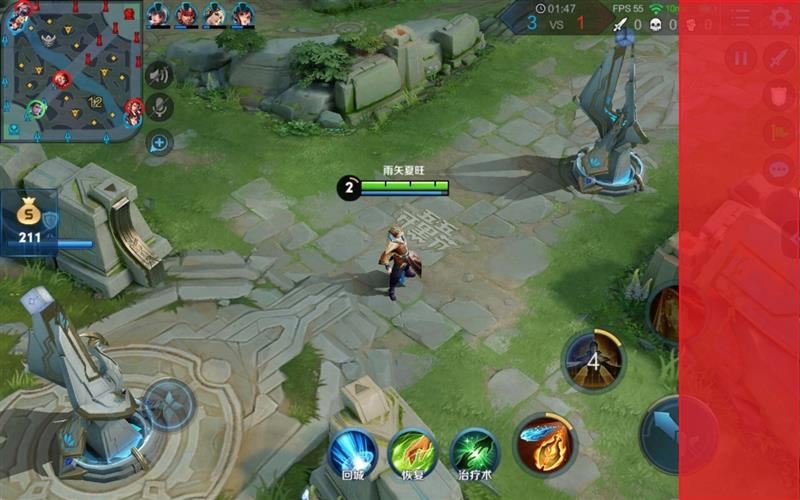Open the chat speech bubble button
Screen dimensions: 800x500
779,169
